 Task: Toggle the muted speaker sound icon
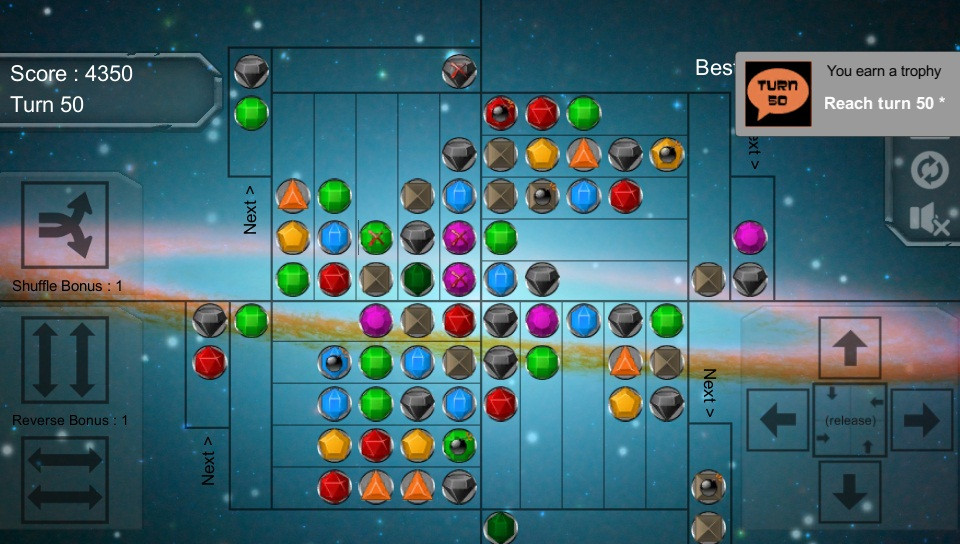[929, 220]
